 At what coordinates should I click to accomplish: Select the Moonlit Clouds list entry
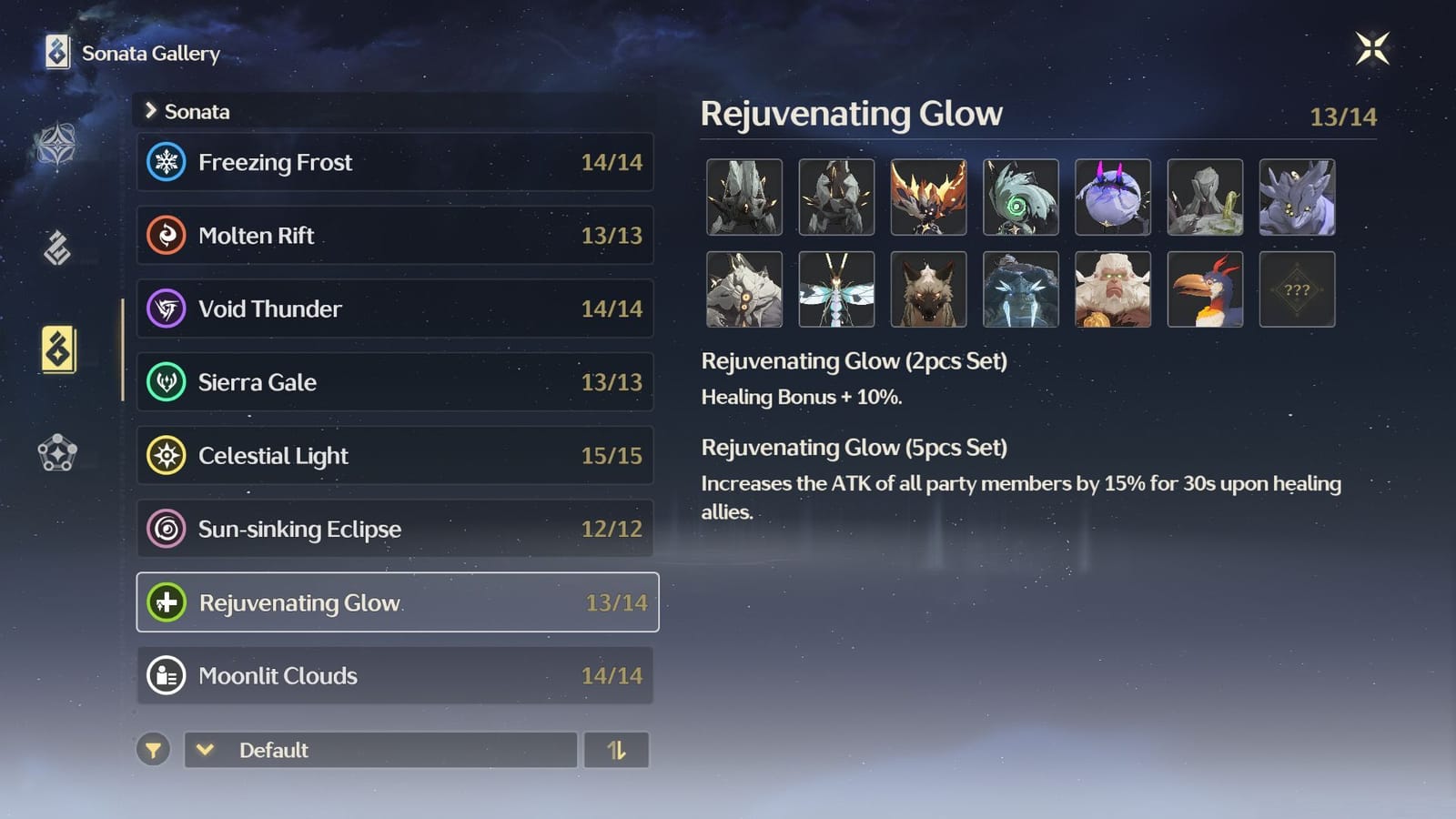(396, 675)
